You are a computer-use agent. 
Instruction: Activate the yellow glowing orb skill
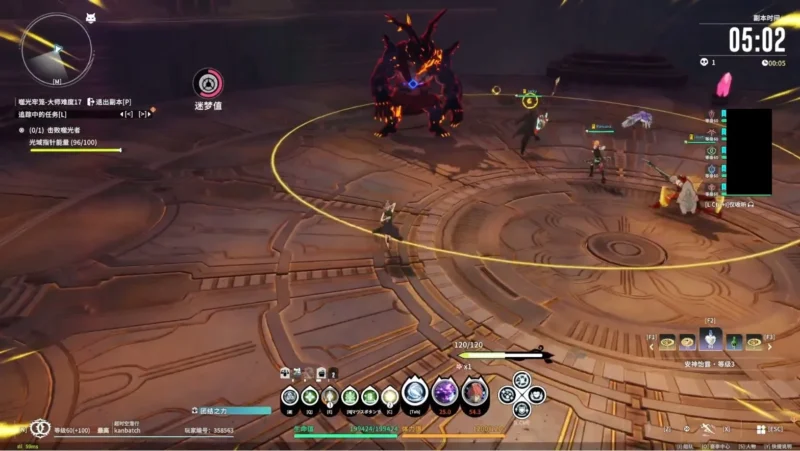(389, 397)
